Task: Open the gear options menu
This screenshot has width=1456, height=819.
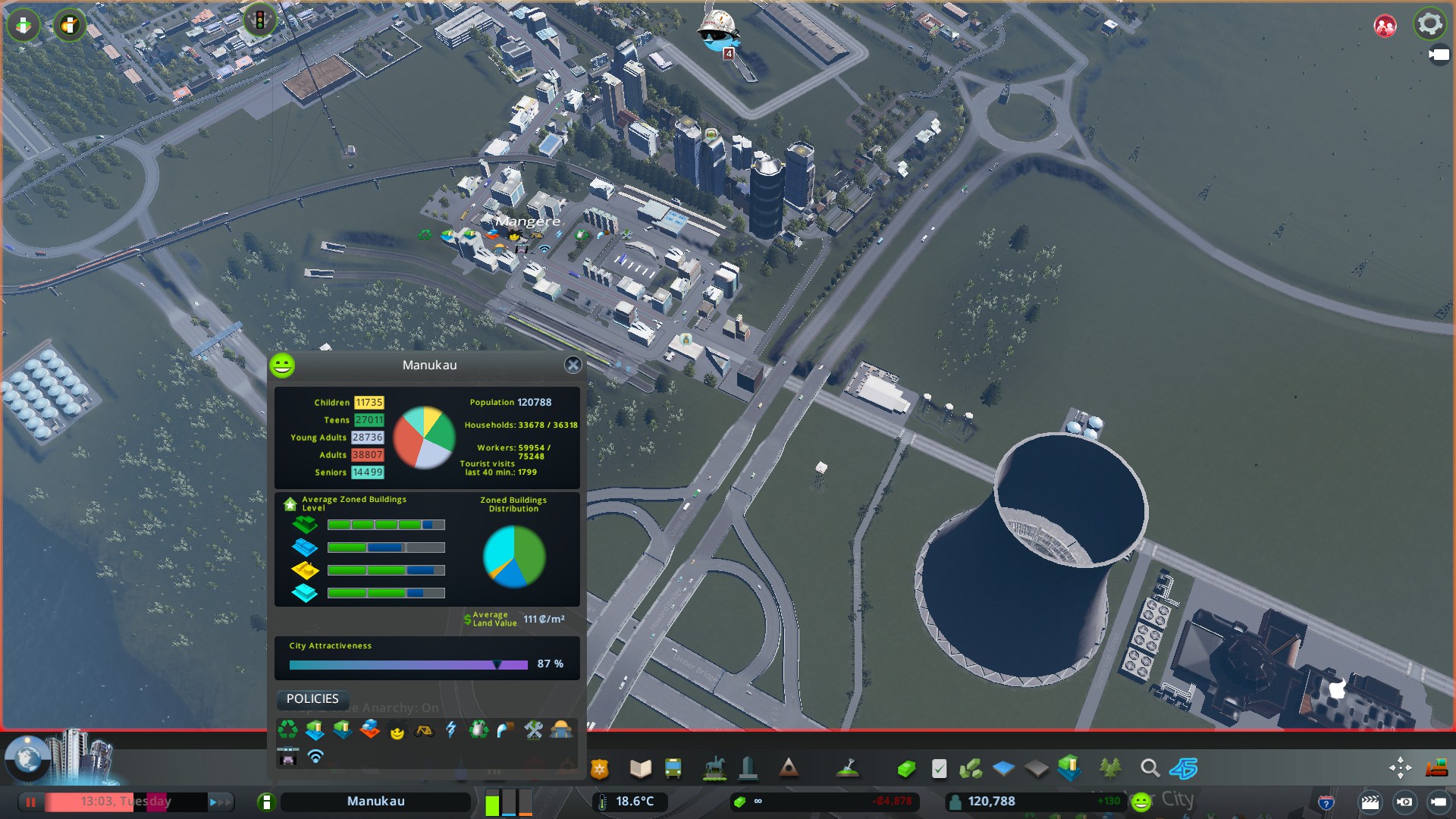Action: click(x=1429, y=24)
